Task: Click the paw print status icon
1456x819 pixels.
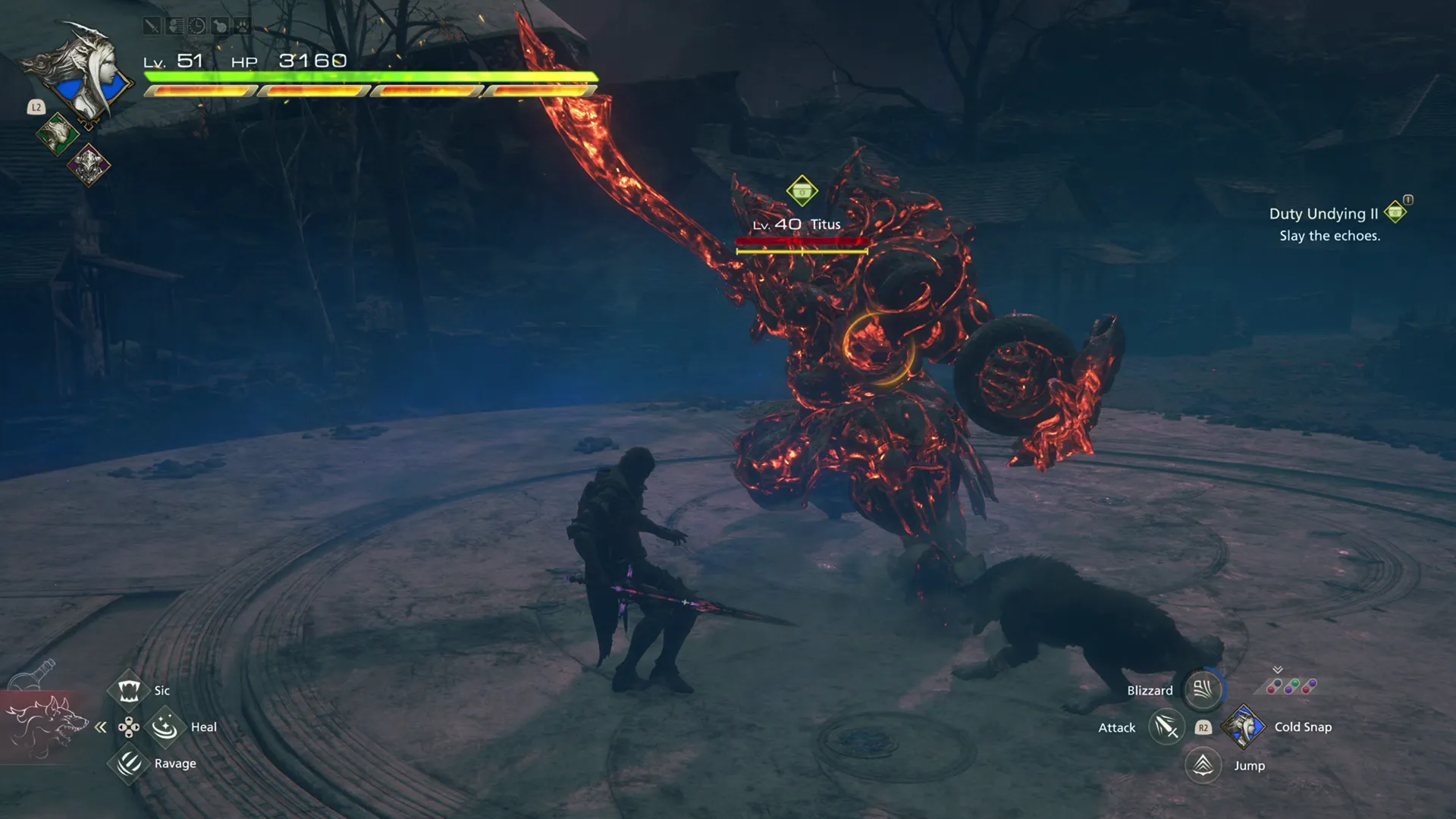Action: point(243,25)
